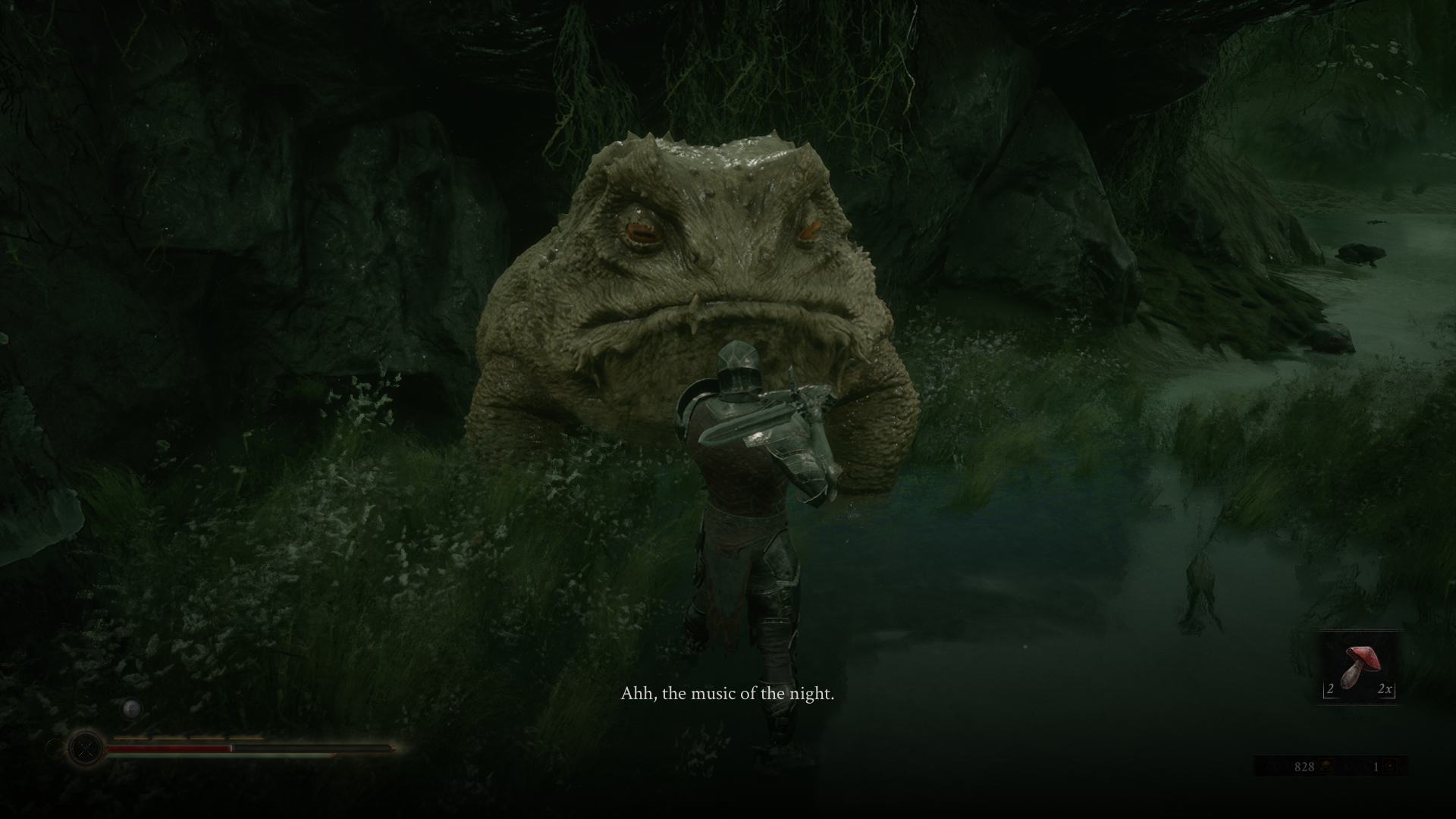Click the crossed-swords emblem beside the health bar
1456x819 pixels.
86,749
